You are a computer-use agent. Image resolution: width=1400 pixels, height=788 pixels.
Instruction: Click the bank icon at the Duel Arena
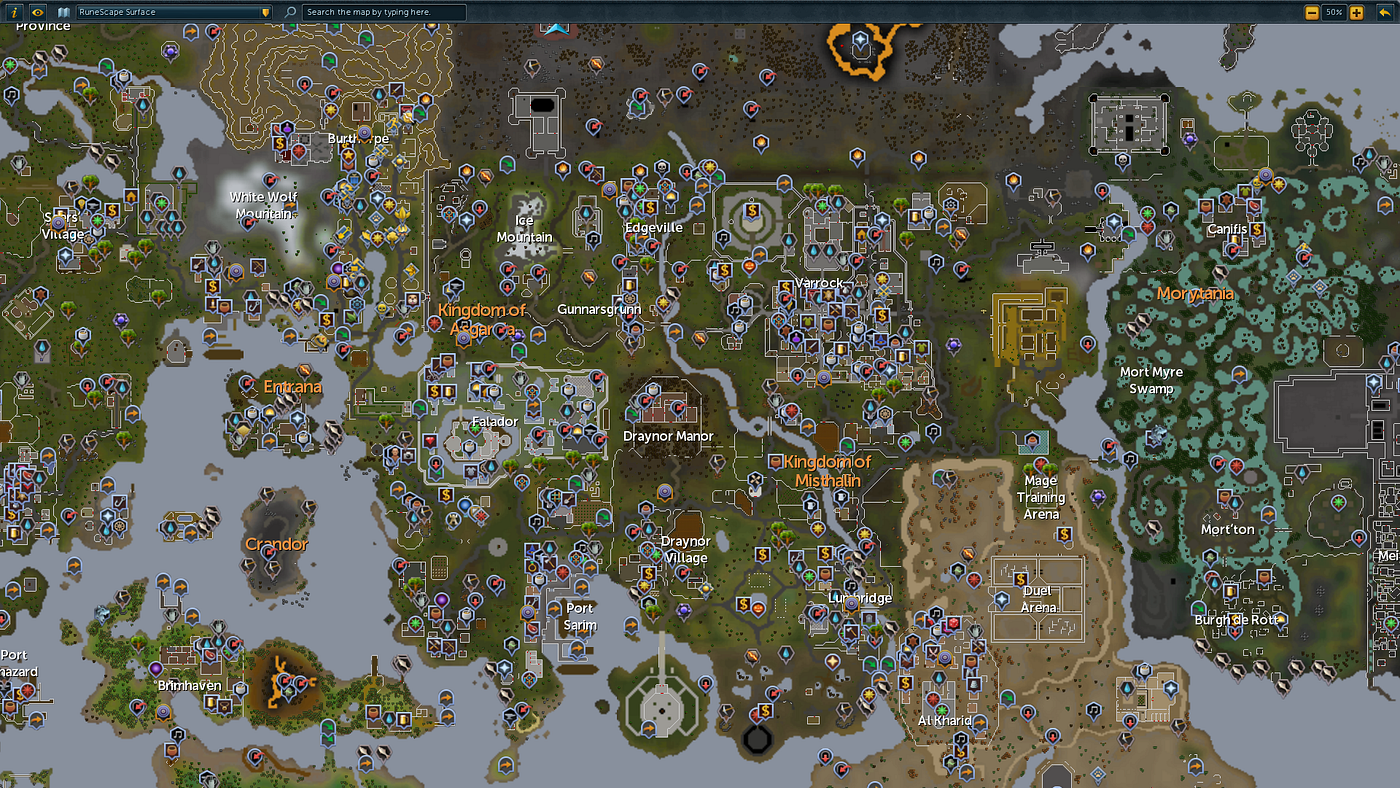click(x=1021, y=579)
